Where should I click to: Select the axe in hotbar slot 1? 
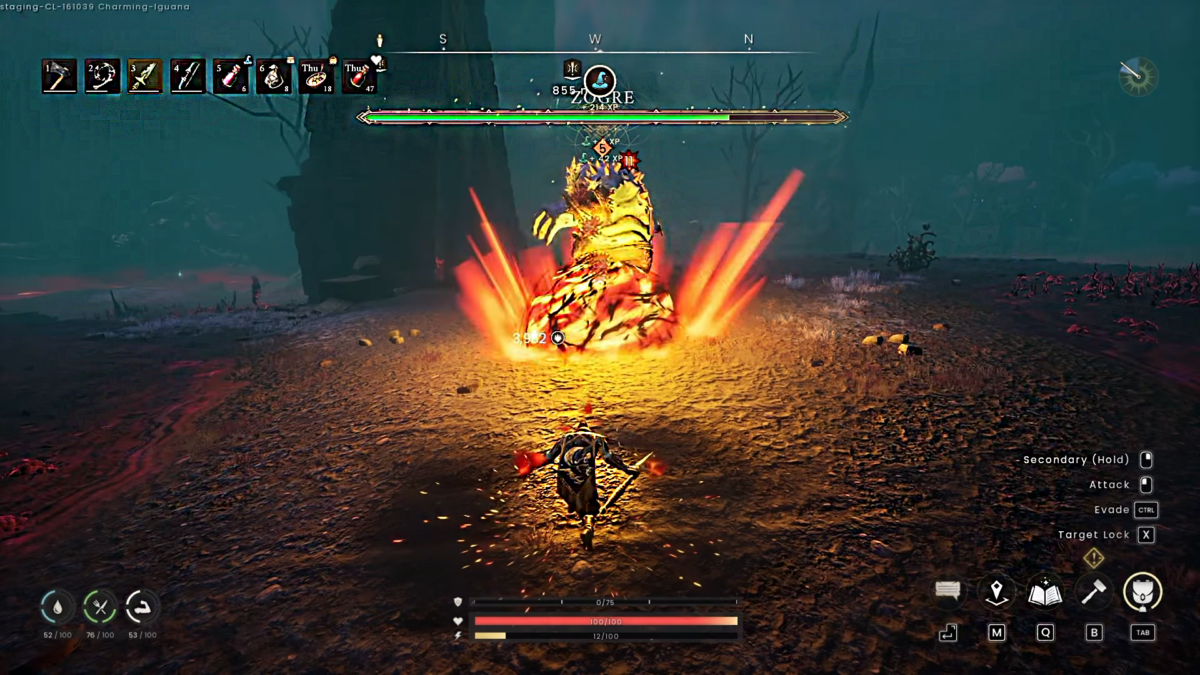pyautogui.click(x=59, y=76)
